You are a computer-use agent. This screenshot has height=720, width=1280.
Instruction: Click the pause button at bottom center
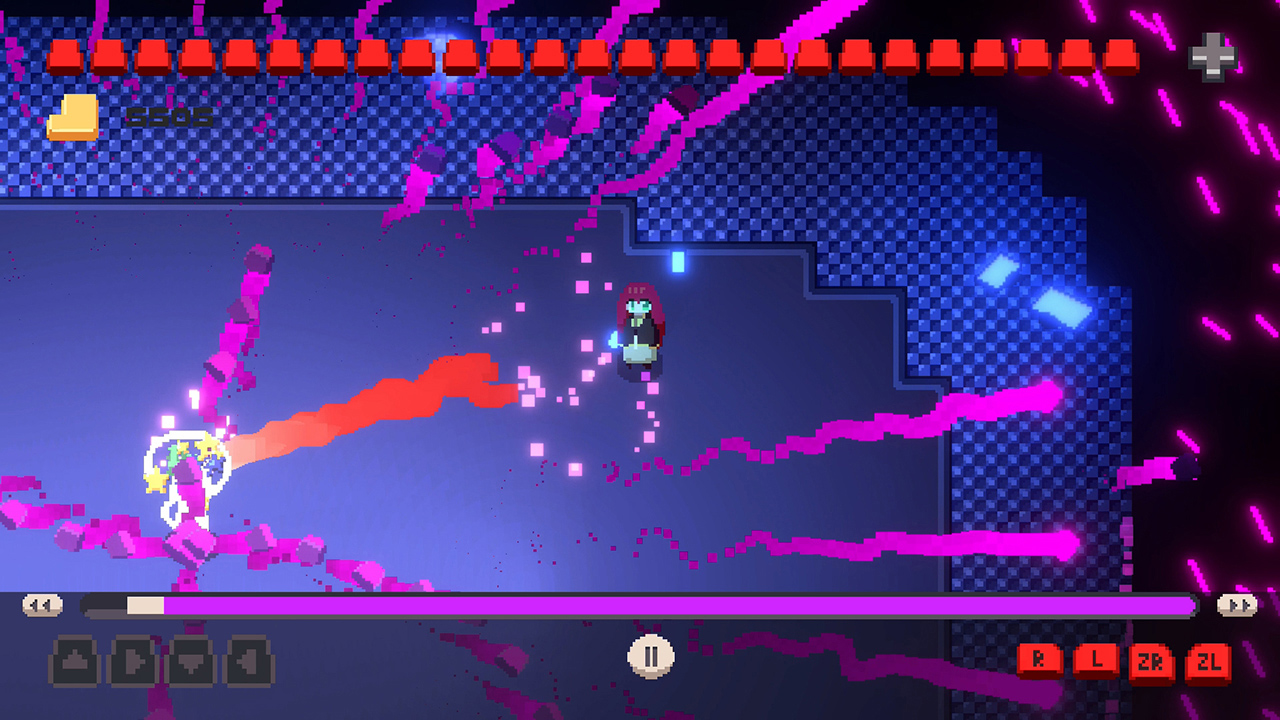[649, 658]
